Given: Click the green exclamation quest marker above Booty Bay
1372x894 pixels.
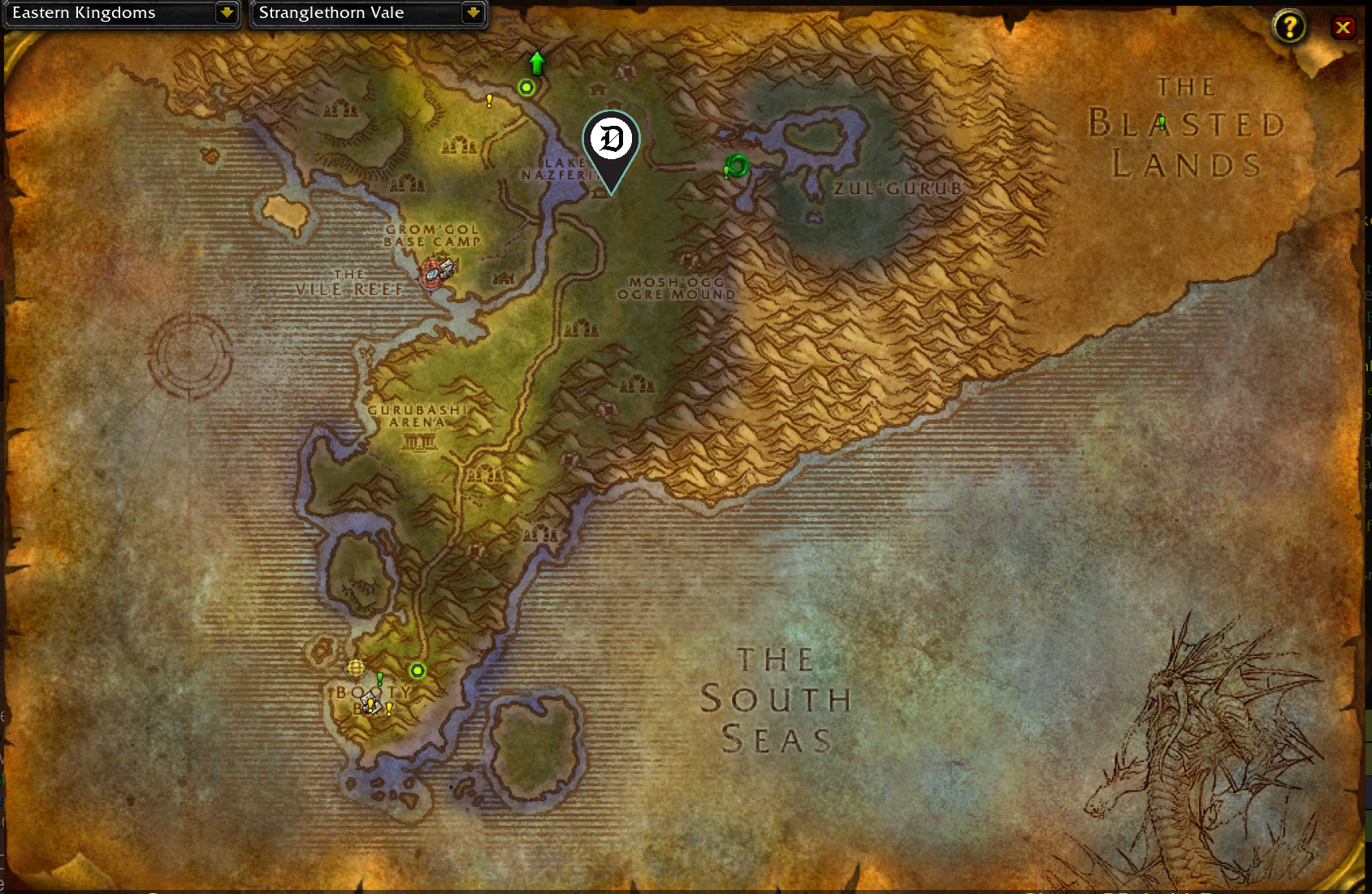Looking at the screenshot, I should tap(379, 679).
